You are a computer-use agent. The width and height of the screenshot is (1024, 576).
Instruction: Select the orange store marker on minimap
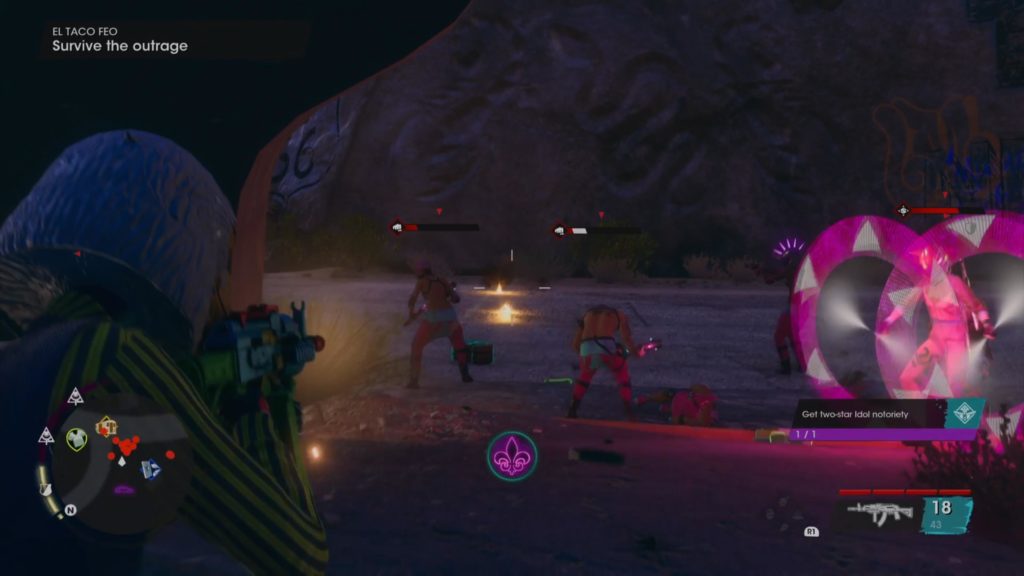(105, 427)
